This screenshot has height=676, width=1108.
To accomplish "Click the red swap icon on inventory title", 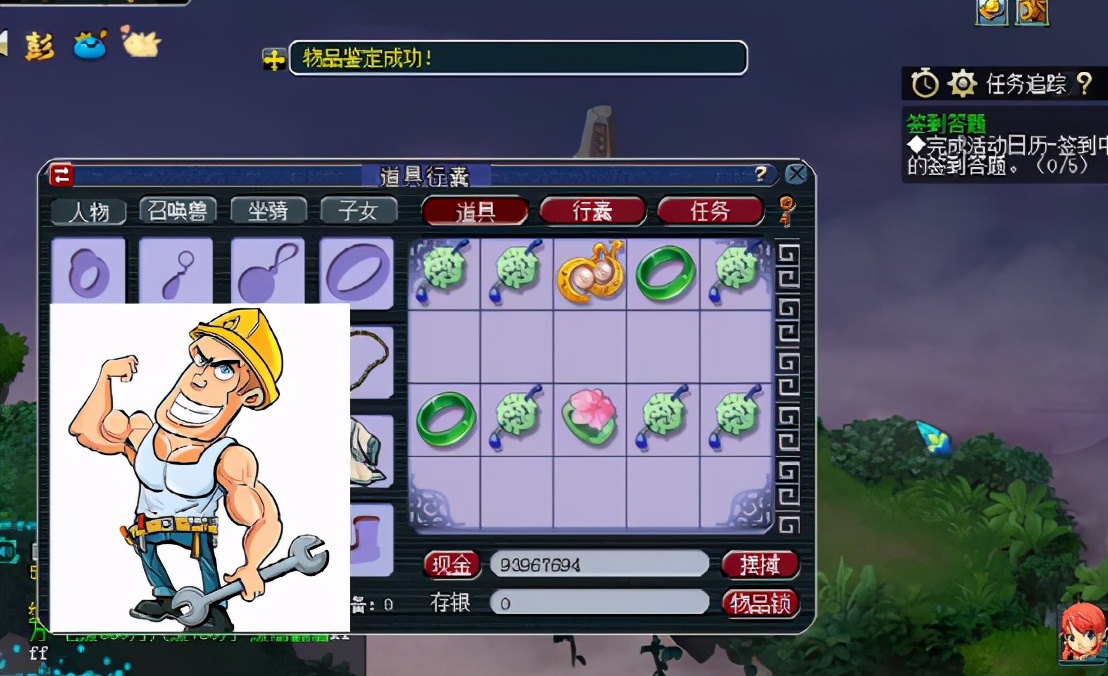I will (x=62, y=175).
